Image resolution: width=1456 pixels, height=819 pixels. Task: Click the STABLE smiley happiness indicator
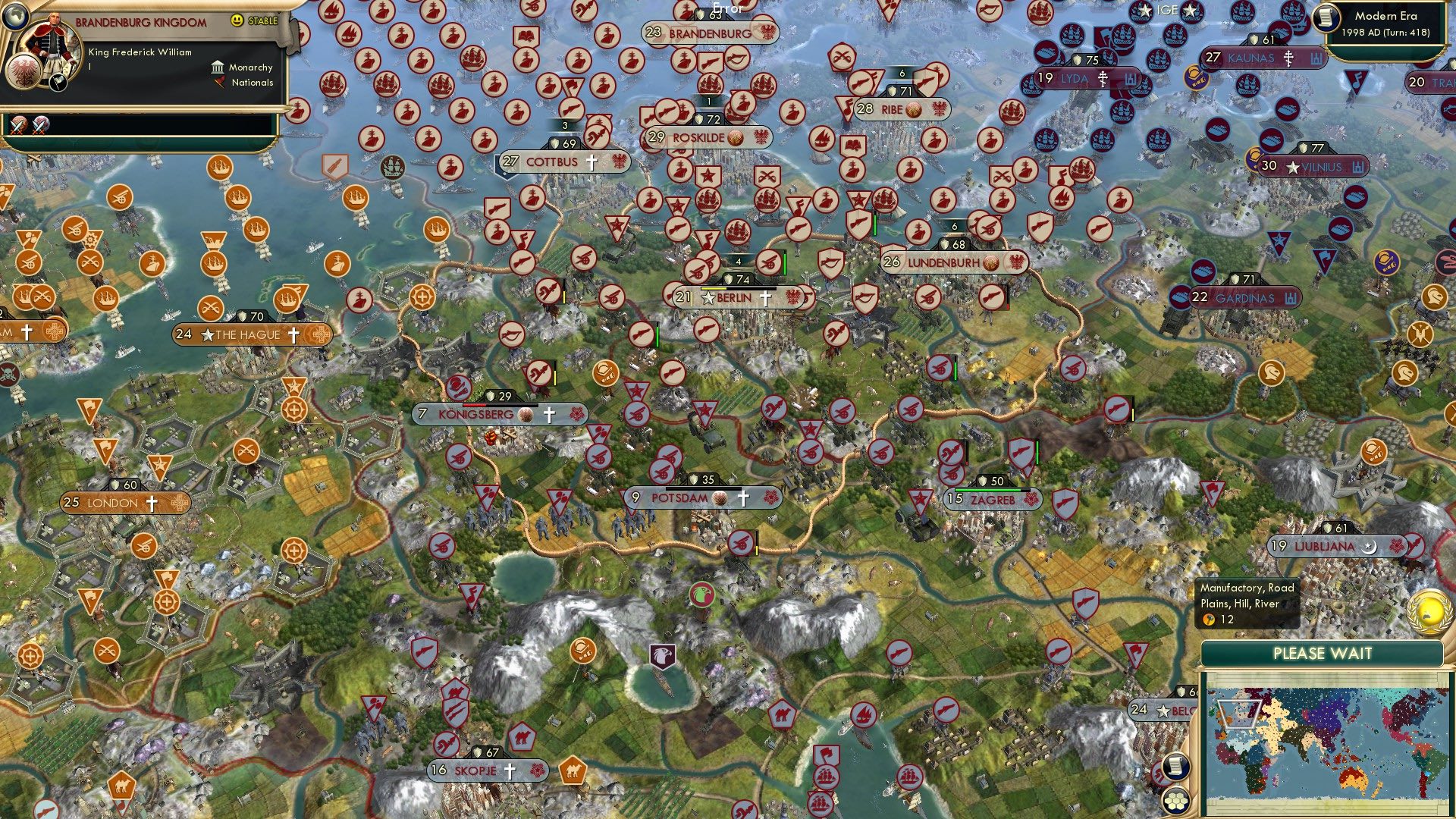[239, 20]
